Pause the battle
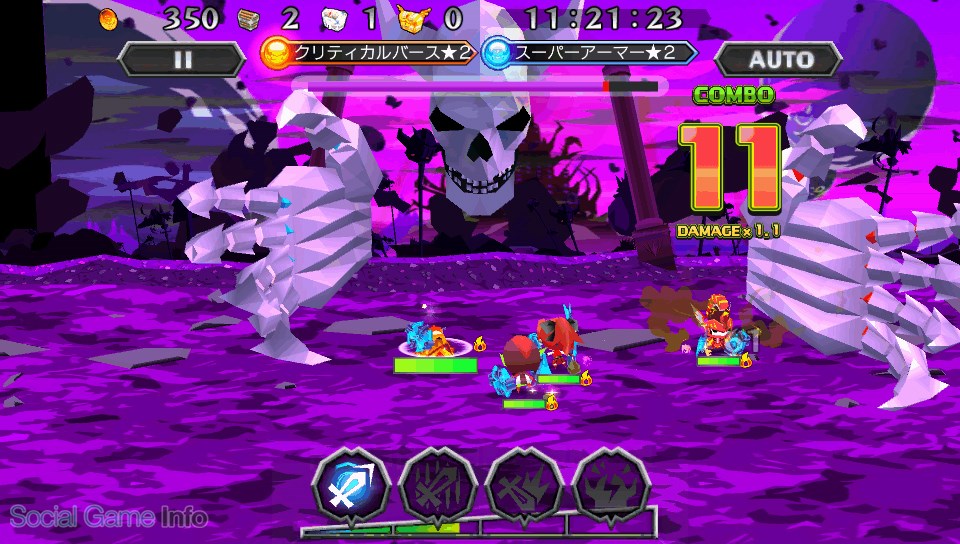 [182, 59]
